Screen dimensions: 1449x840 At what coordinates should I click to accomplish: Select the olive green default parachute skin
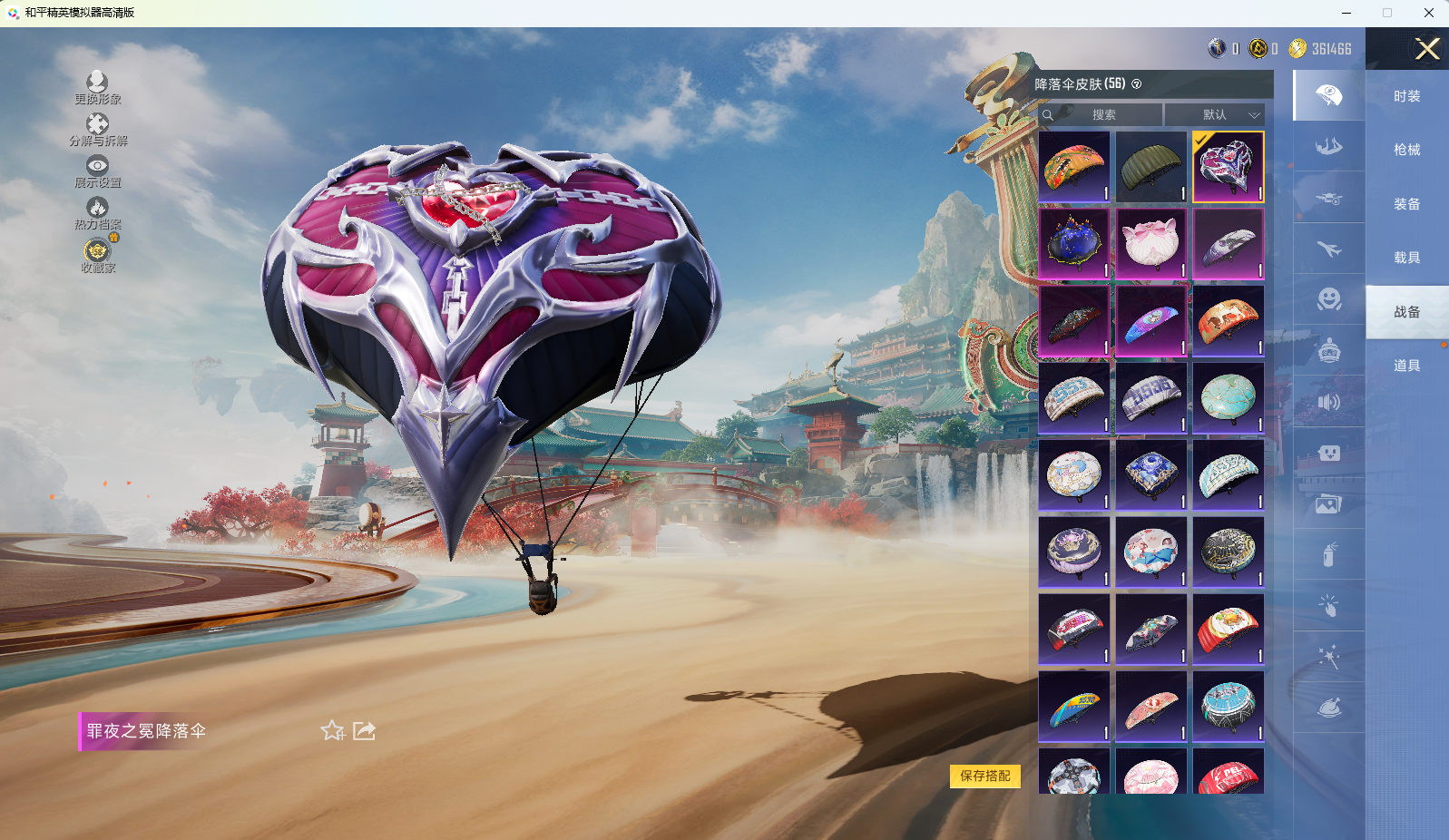[x=1150, y=167]
